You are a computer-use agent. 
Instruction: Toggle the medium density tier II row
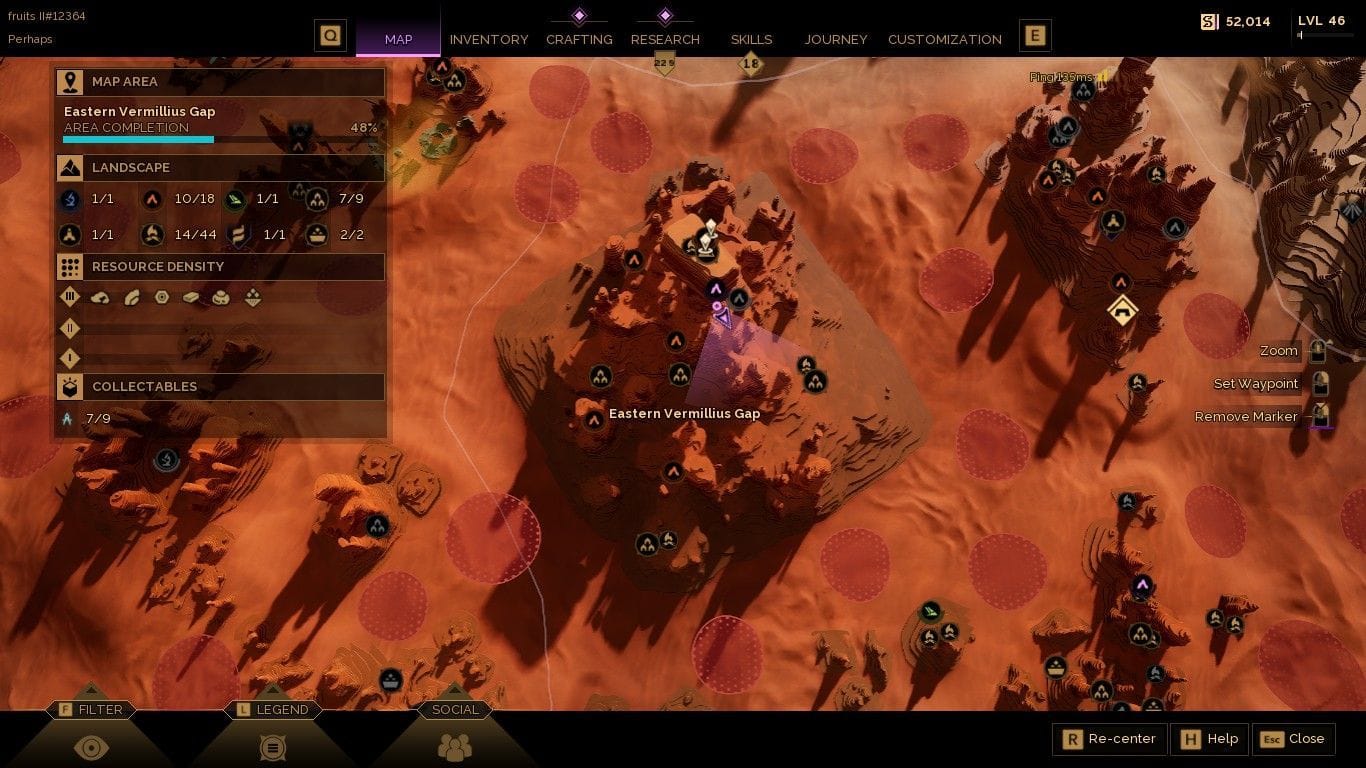click(70, 328)
